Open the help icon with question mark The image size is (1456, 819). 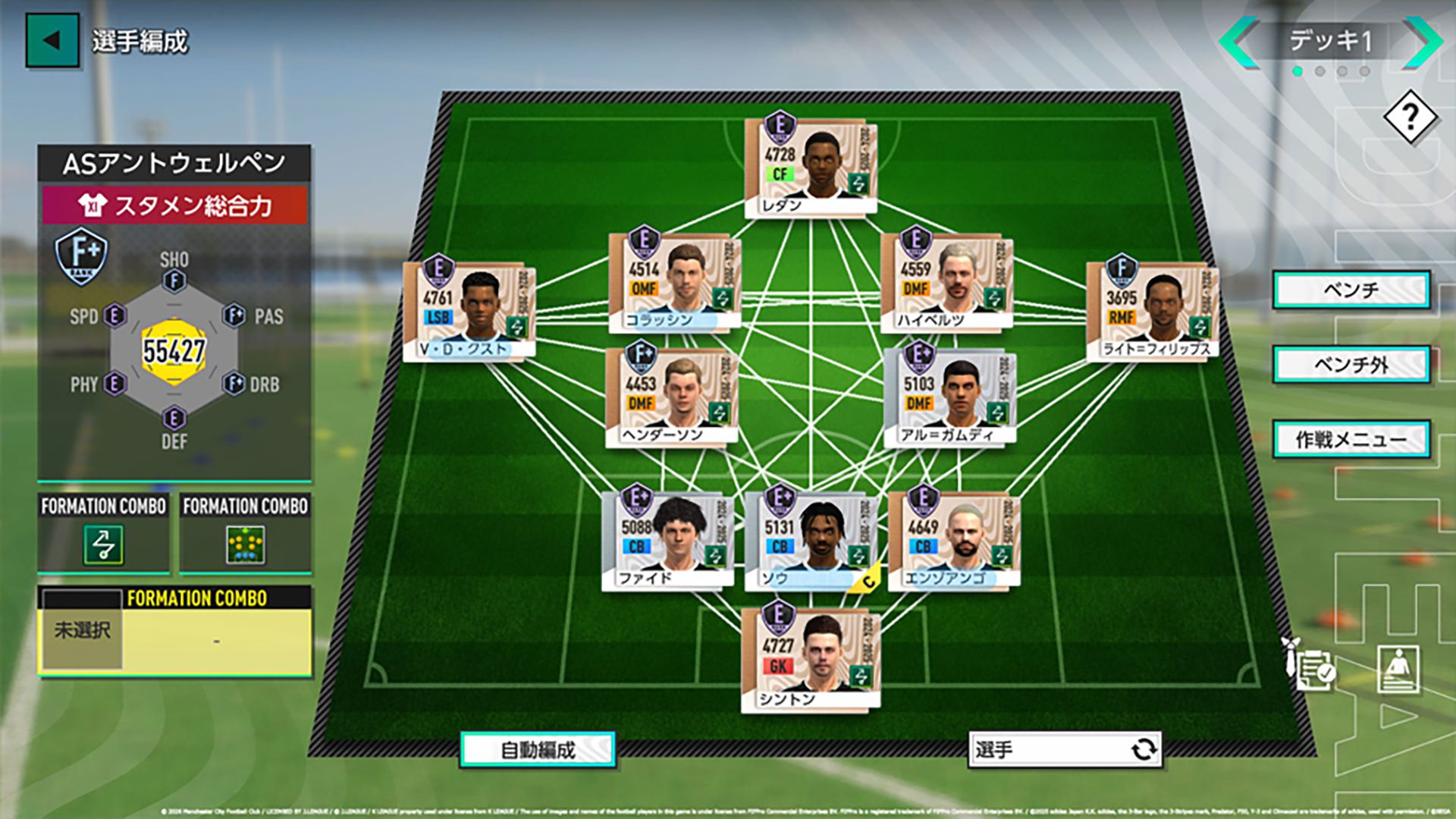[1411, 118]
